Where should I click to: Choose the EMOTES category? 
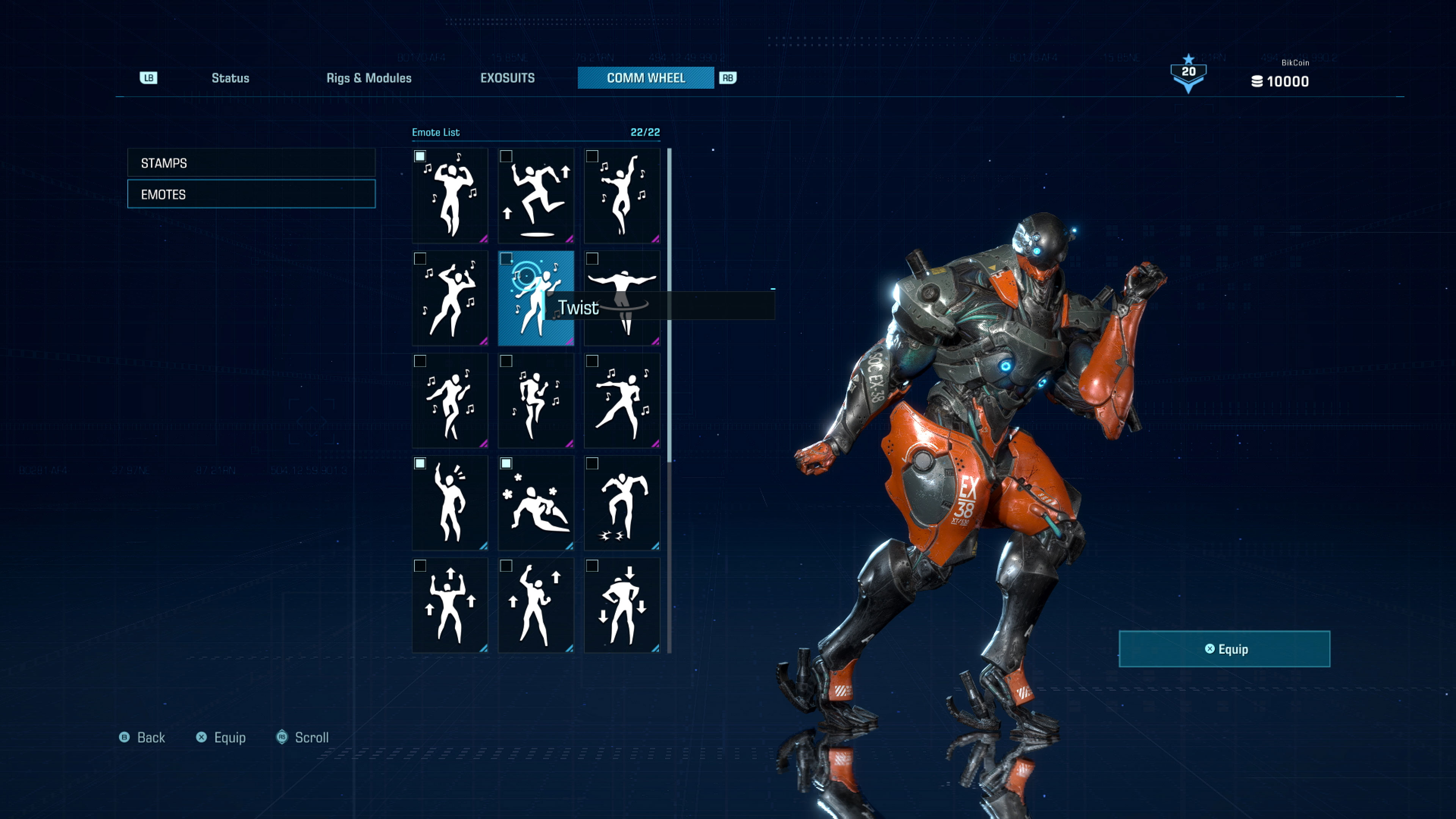[251, 194]
